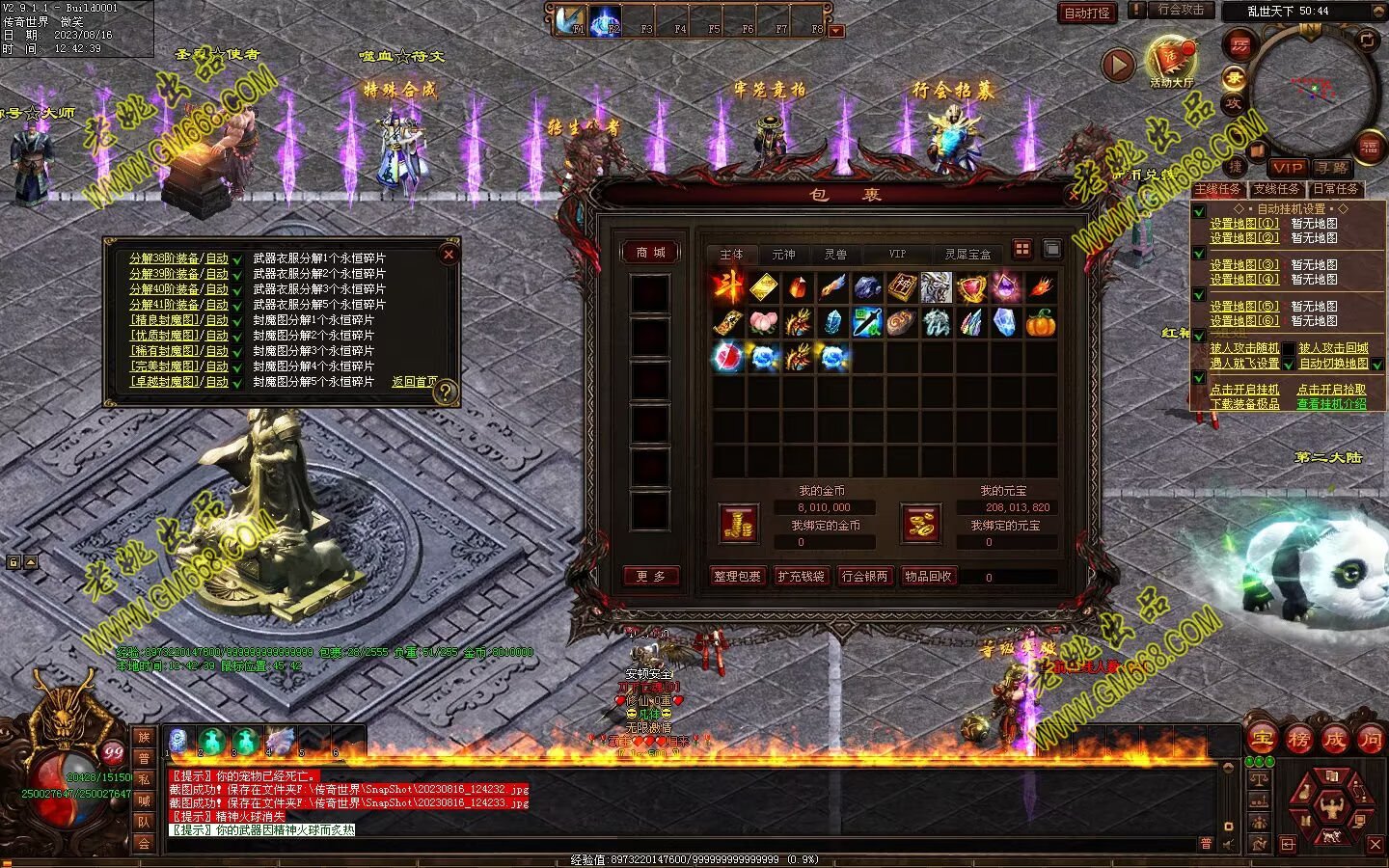The width and height of the screenshot is (1389, 868).
Task: Toggle the 自动切换地图 checkbox
Action: click(1377, 365)
